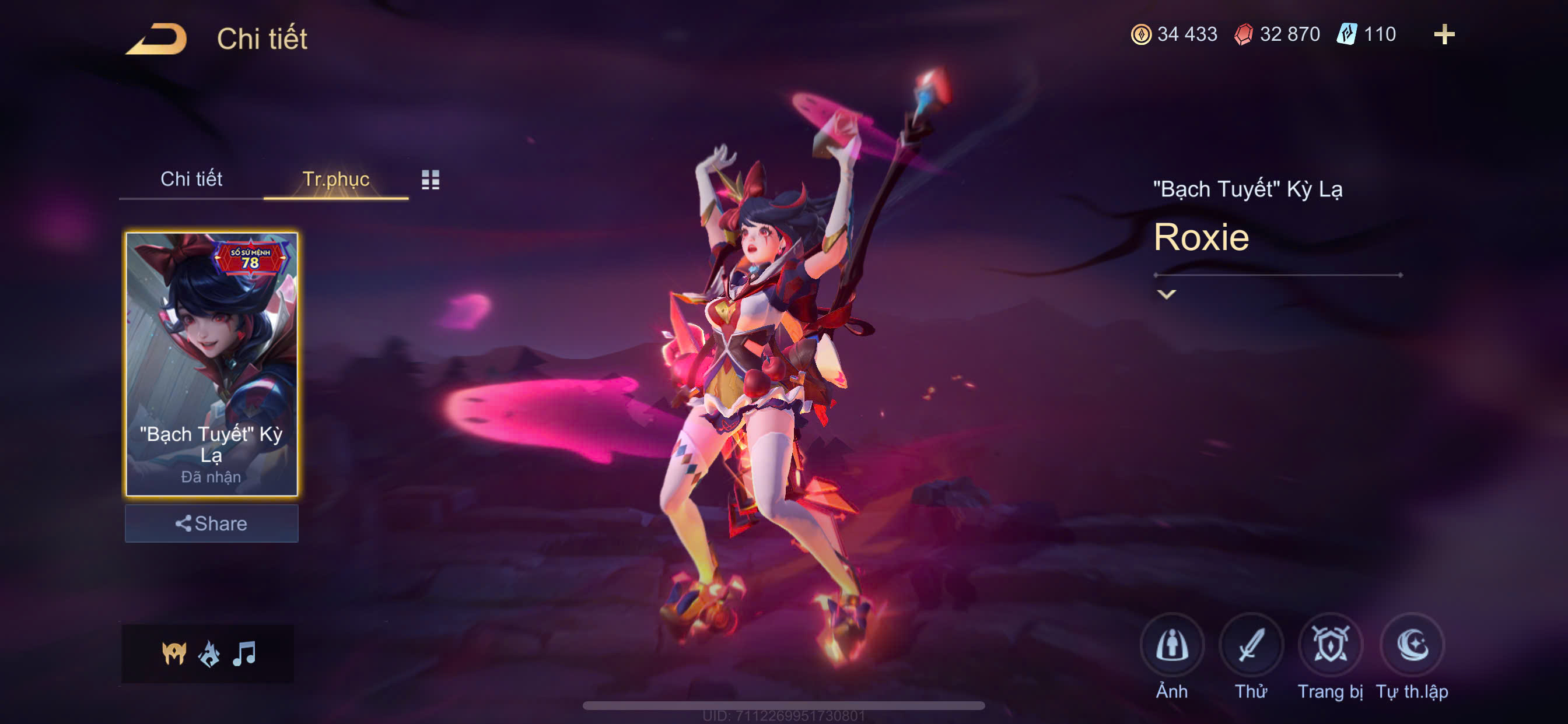This screenshot has width=1568, height=724.
Task: Switch to the Chi tiết tab
Action: click(191, 179)
